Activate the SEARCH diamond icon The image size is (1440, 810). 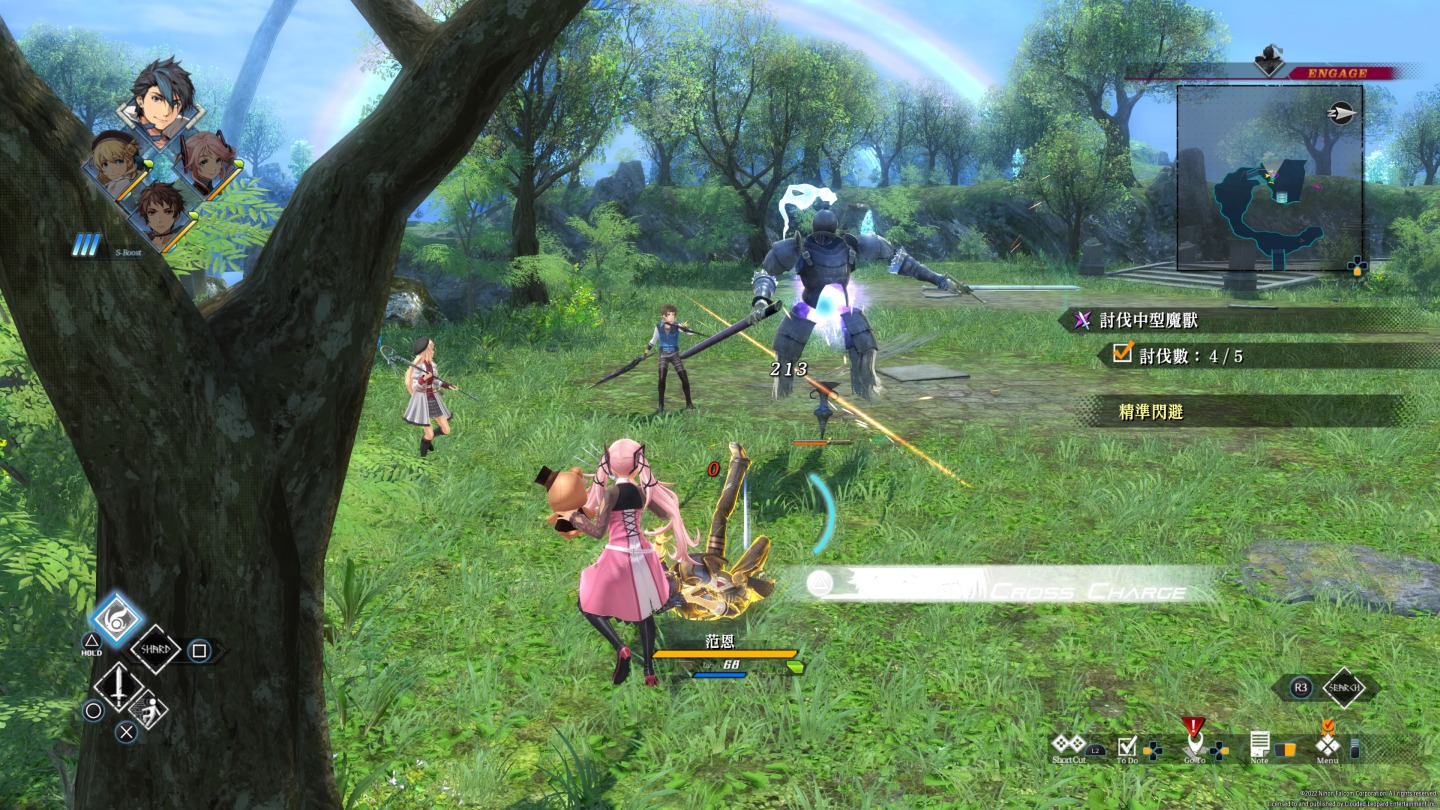(x=1343, y=688)
